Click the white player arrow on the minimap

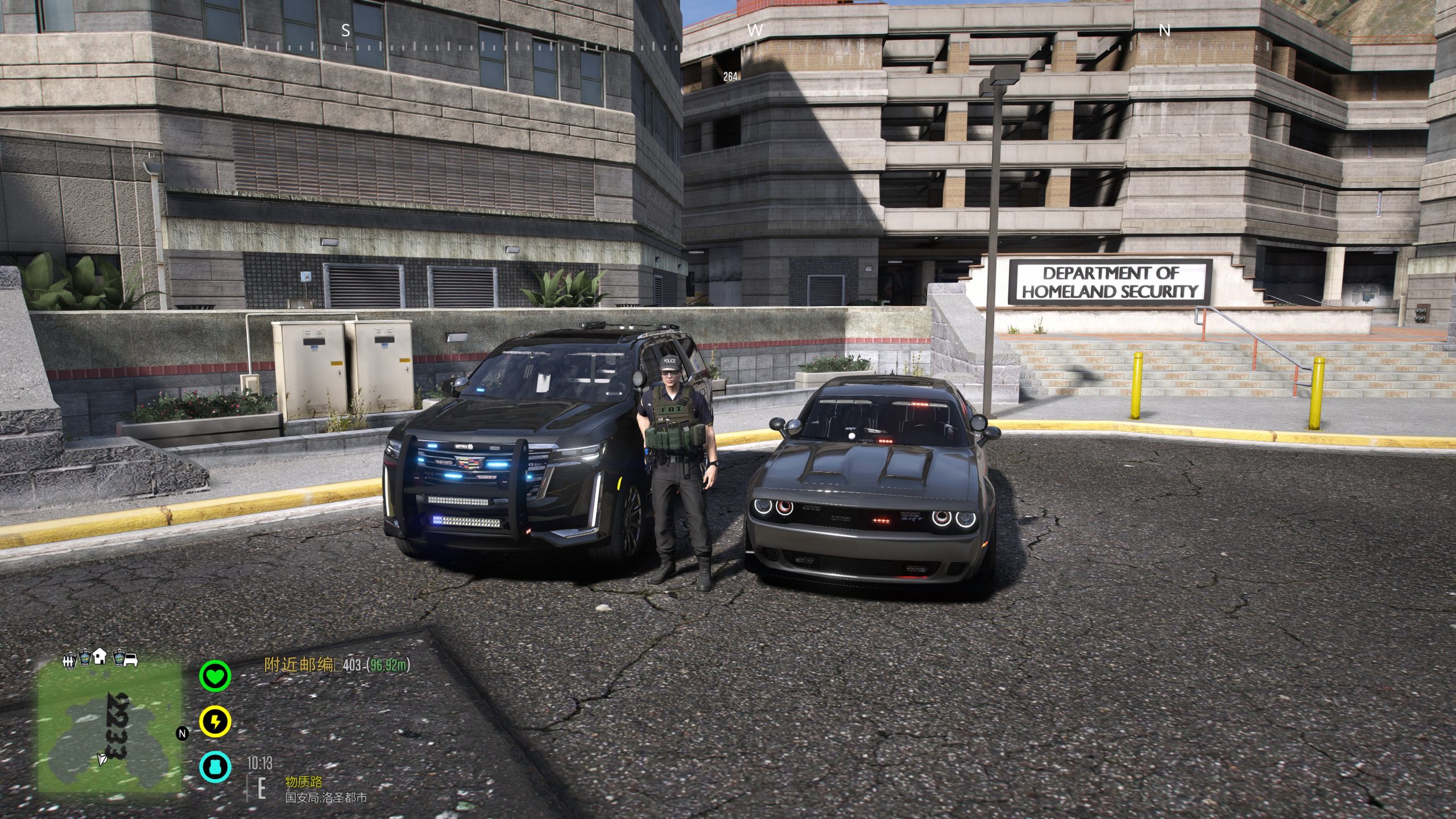[102, 758]
